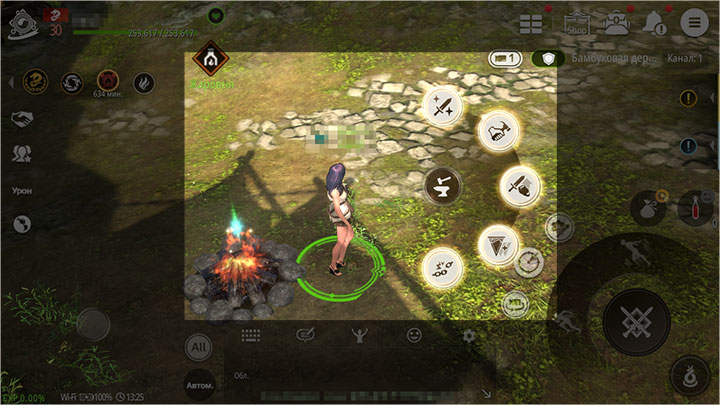Choose the anvil crafting radial icon
The width and height of the screenshot is (720, 405).
tap(437, 184)
